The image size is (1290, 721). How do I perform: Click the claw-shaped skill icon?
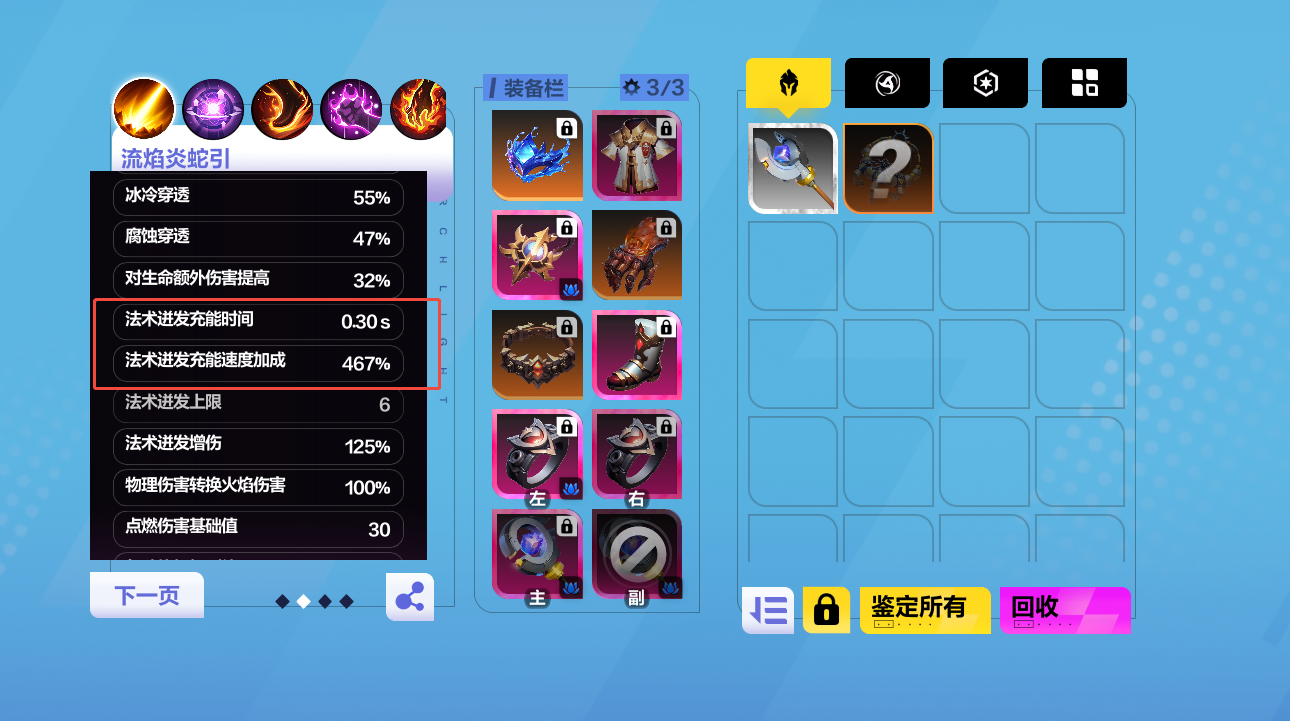click(x=350, y=107)
